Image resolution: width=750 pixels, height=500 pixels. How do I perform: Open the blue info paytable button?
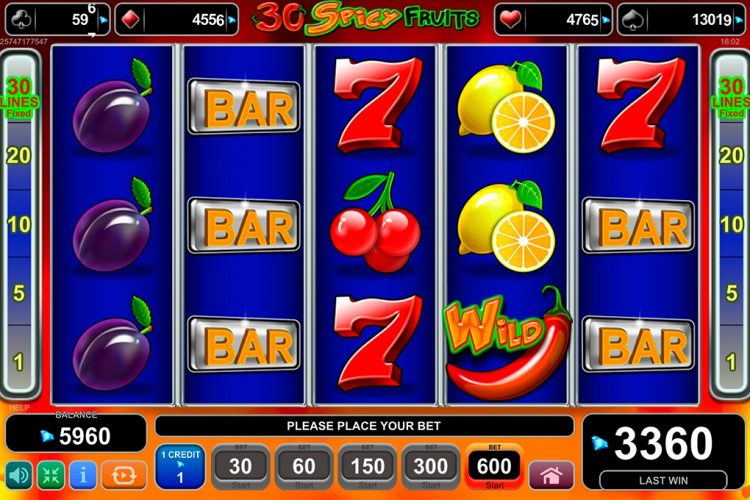coord(83,474)
